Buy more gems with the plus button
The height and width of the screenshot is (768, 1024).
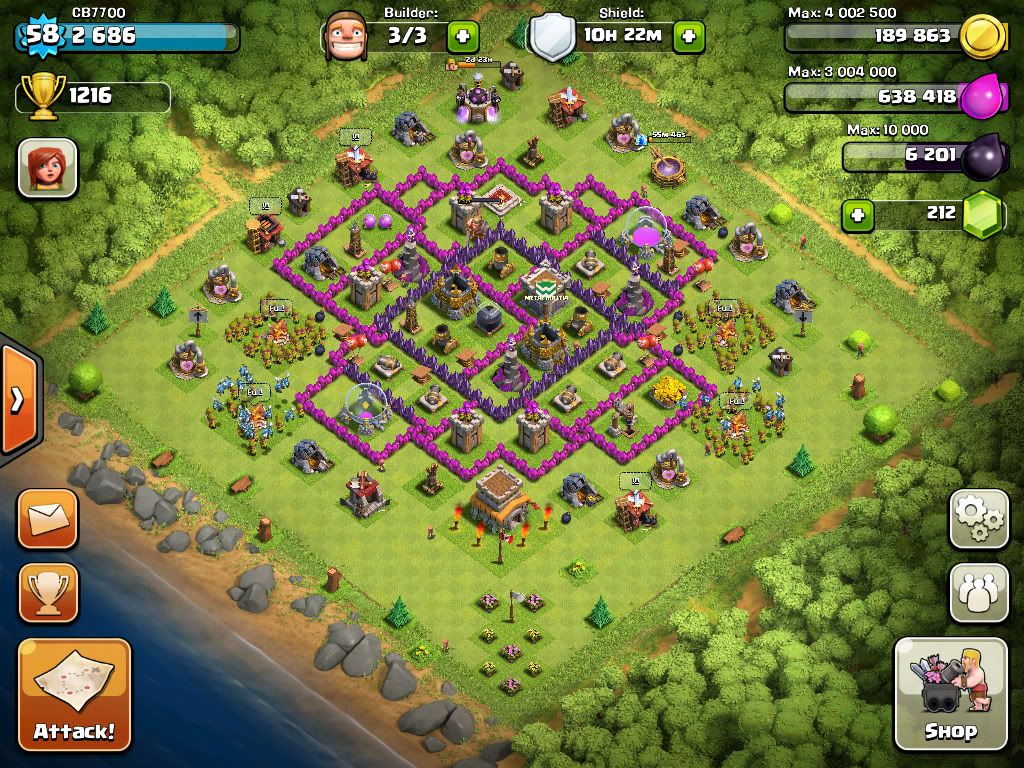pos(856,214)
